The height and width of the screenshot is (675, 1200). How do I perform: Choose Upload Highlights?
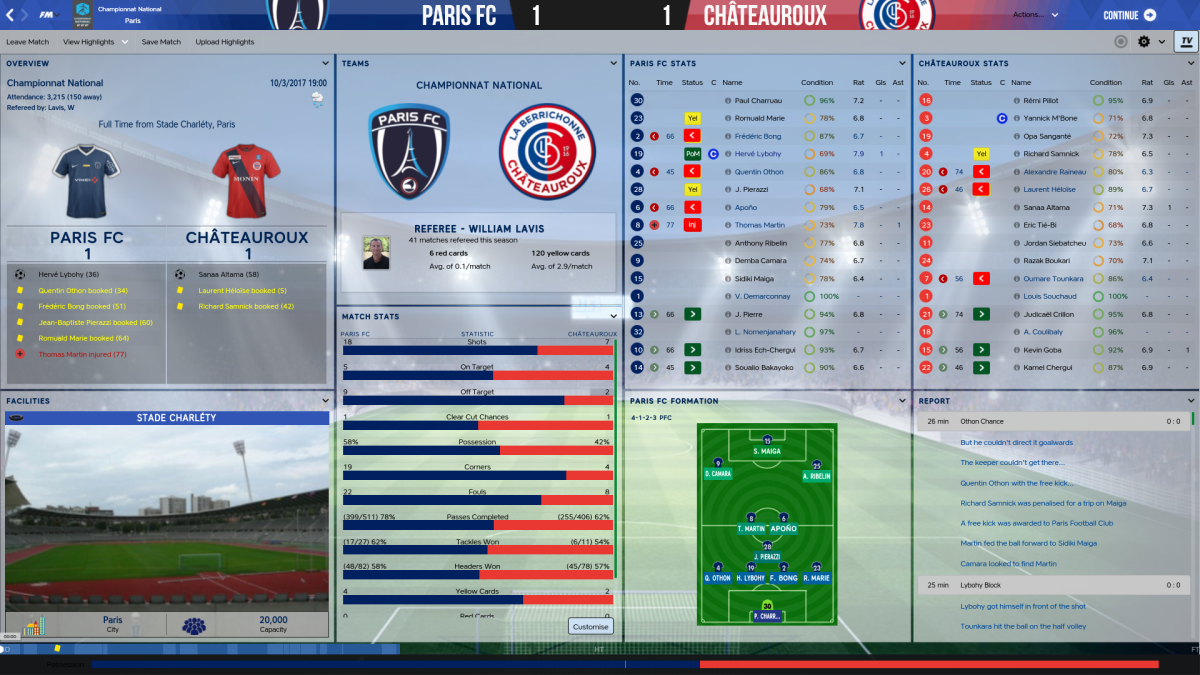coord(225,42)
